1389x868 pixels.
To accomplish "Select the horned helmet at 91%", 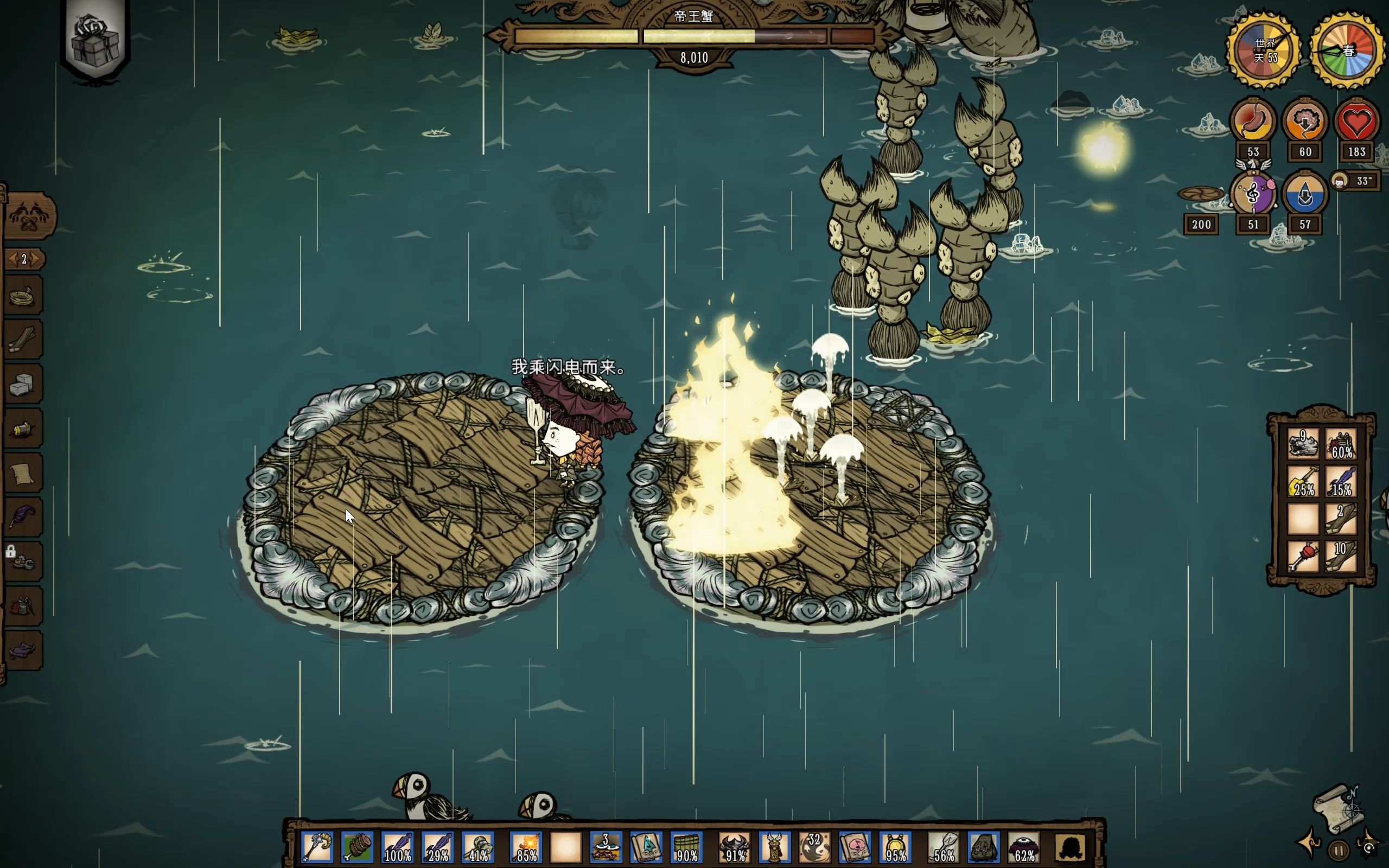I will point(735,847).
